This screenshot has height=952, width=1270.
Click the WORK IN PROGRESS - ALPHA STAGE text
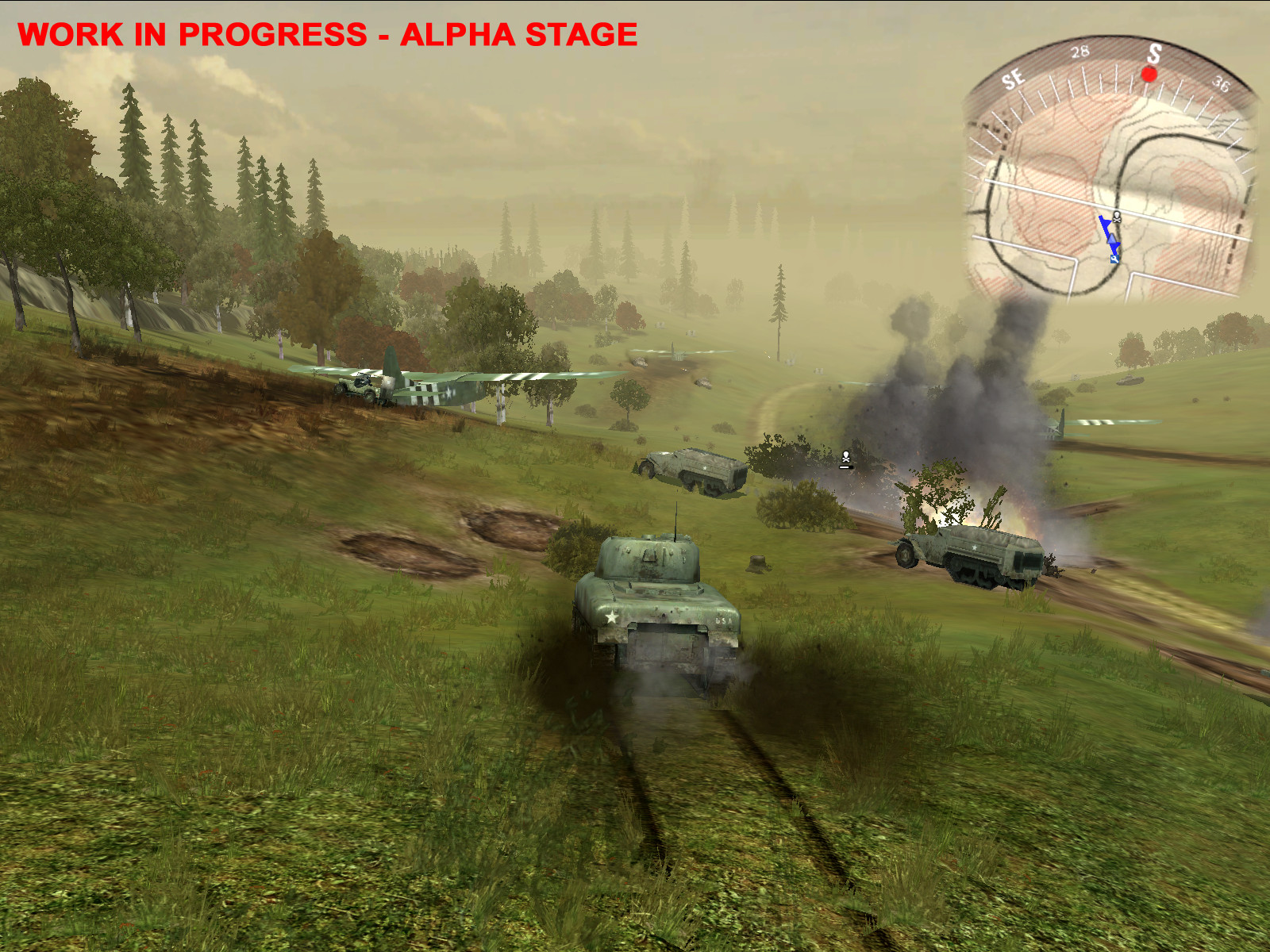330,33
